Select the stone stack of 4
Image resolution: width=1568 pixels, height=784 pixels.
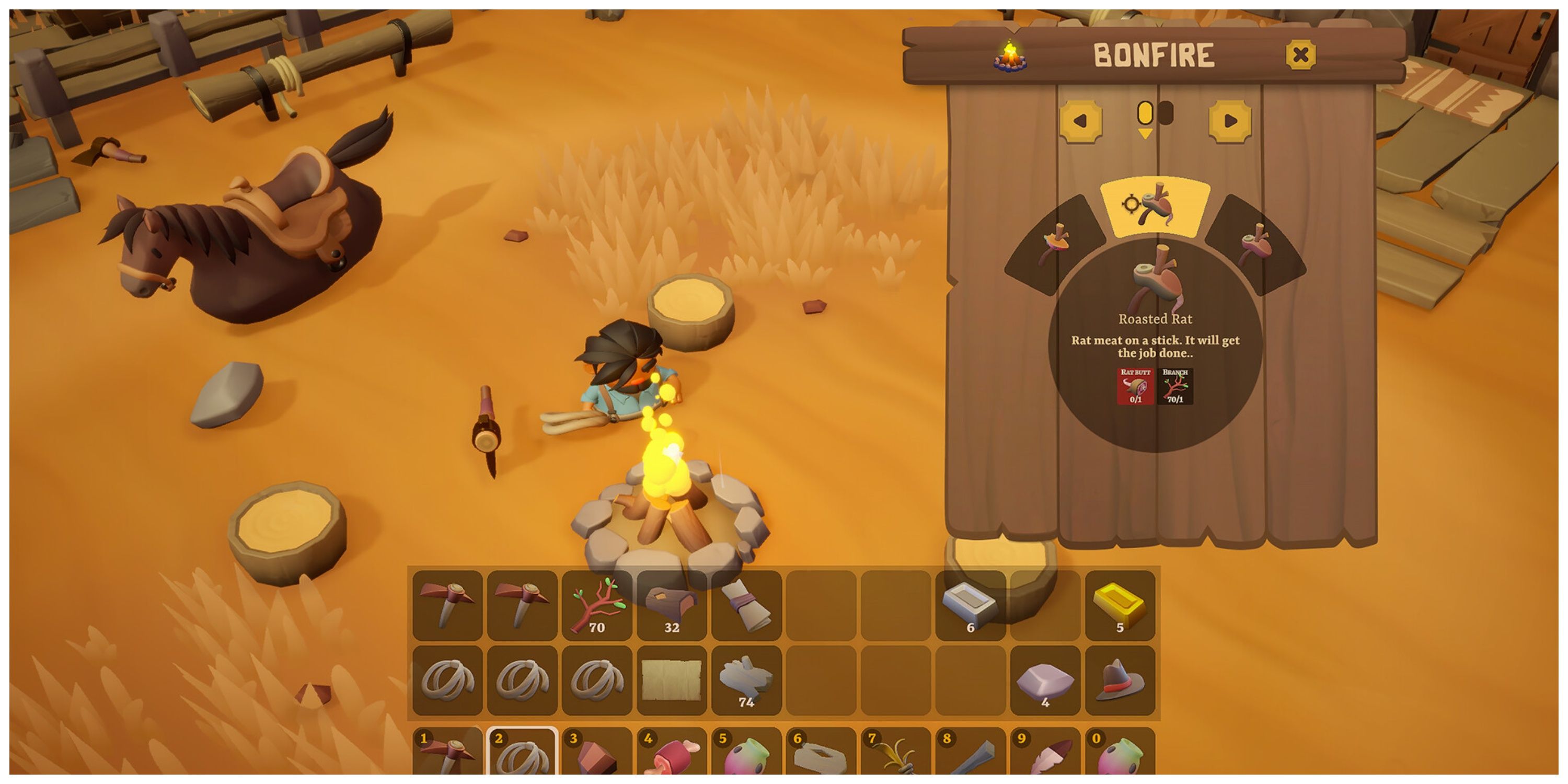(1044, 680)
